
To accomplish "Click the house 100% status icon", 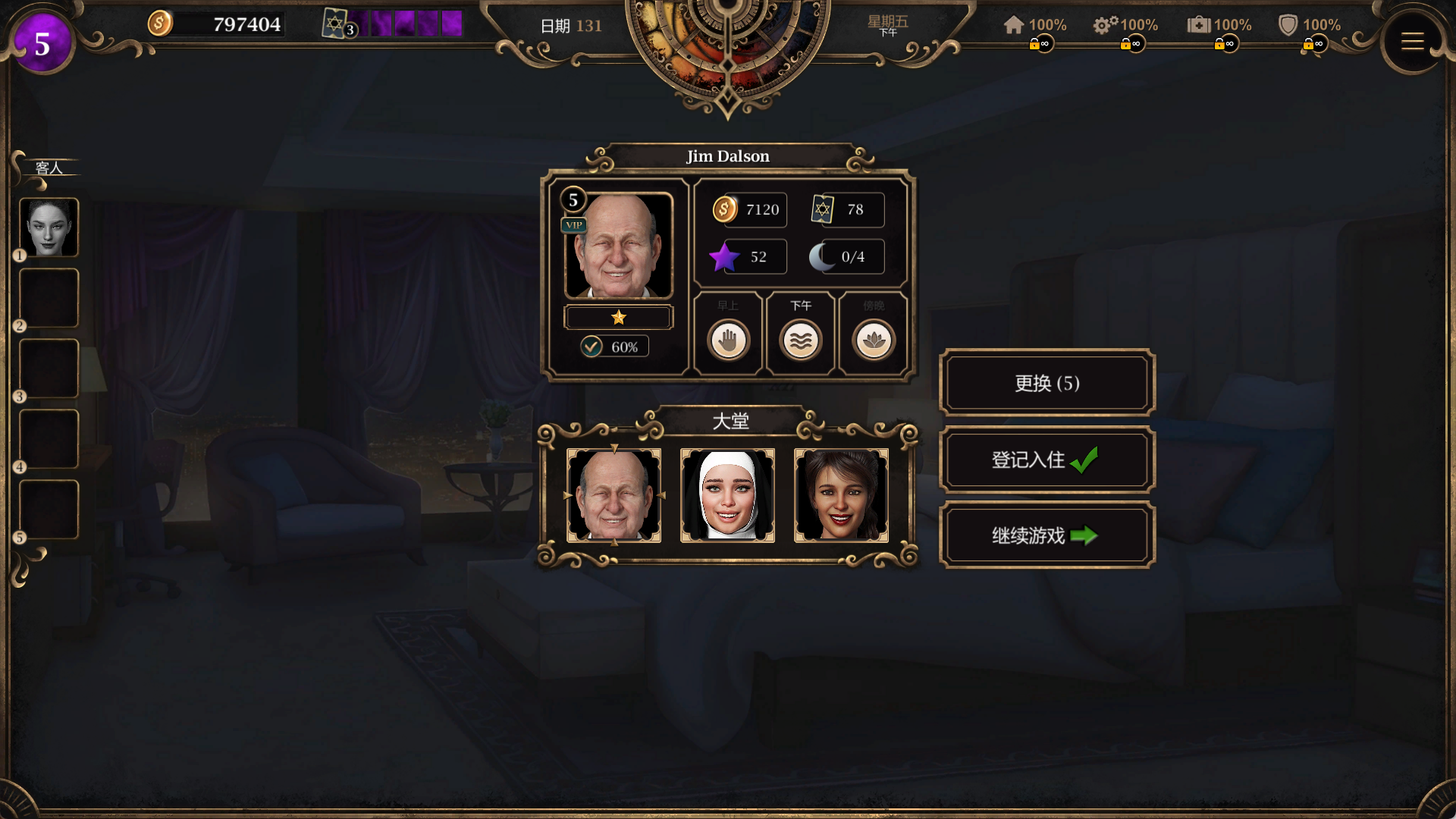I will 1014,25.
